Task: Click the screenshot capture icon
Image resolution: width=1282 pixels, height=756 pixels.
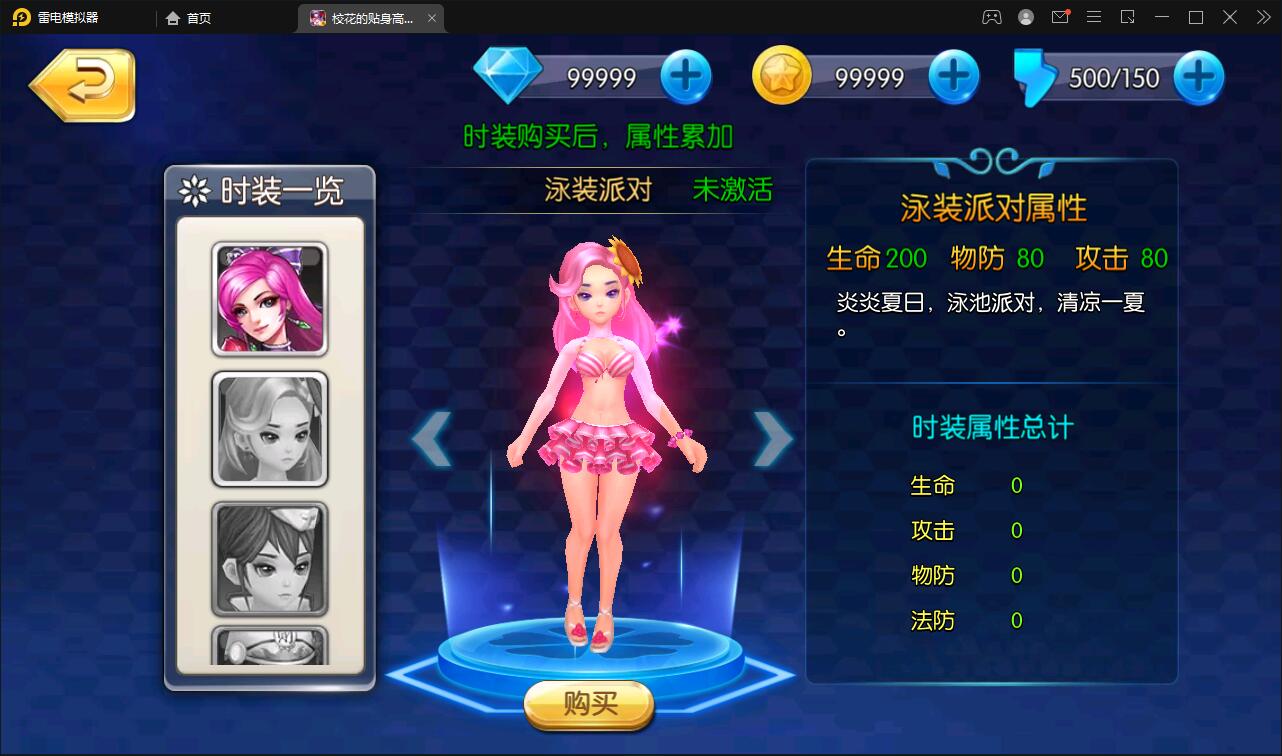Action: coord(1128,17)
